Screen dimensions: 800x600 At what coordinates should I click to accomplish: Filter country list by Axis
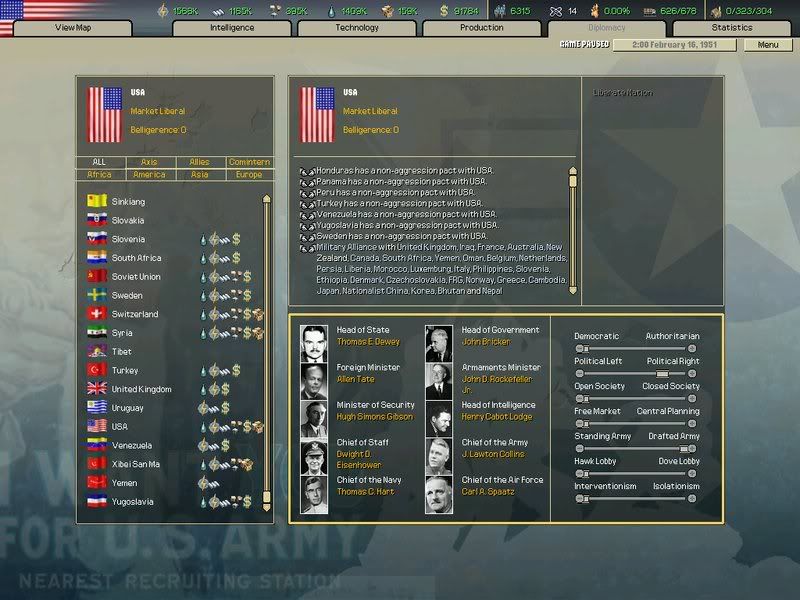149,162
